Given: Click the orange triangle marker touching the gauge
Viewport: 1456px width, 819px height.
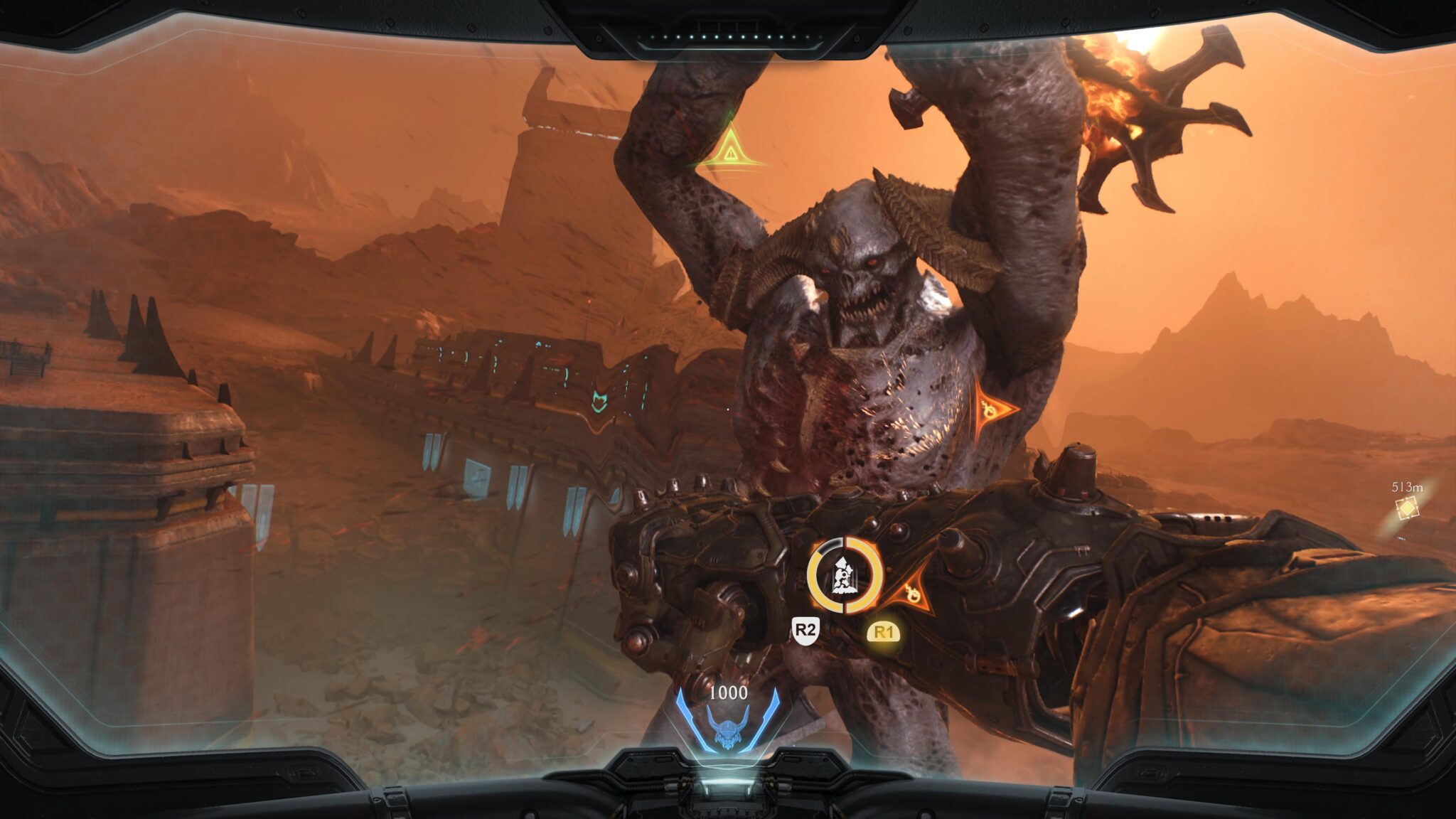Looking at the screenshot, I should click(911, 591).
